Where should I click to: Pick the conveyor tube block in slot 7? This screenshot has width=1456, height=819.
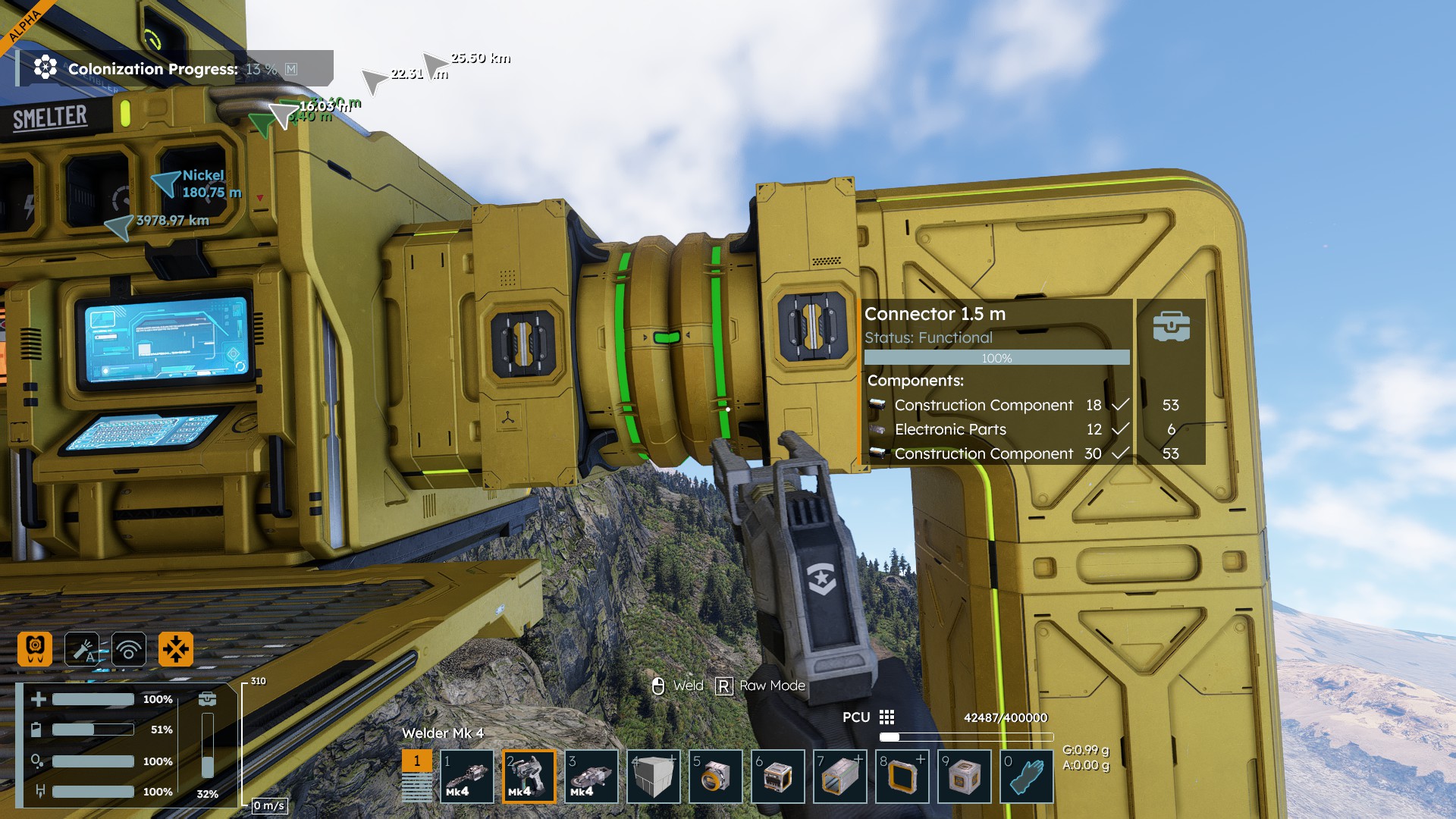pos(840,777)
